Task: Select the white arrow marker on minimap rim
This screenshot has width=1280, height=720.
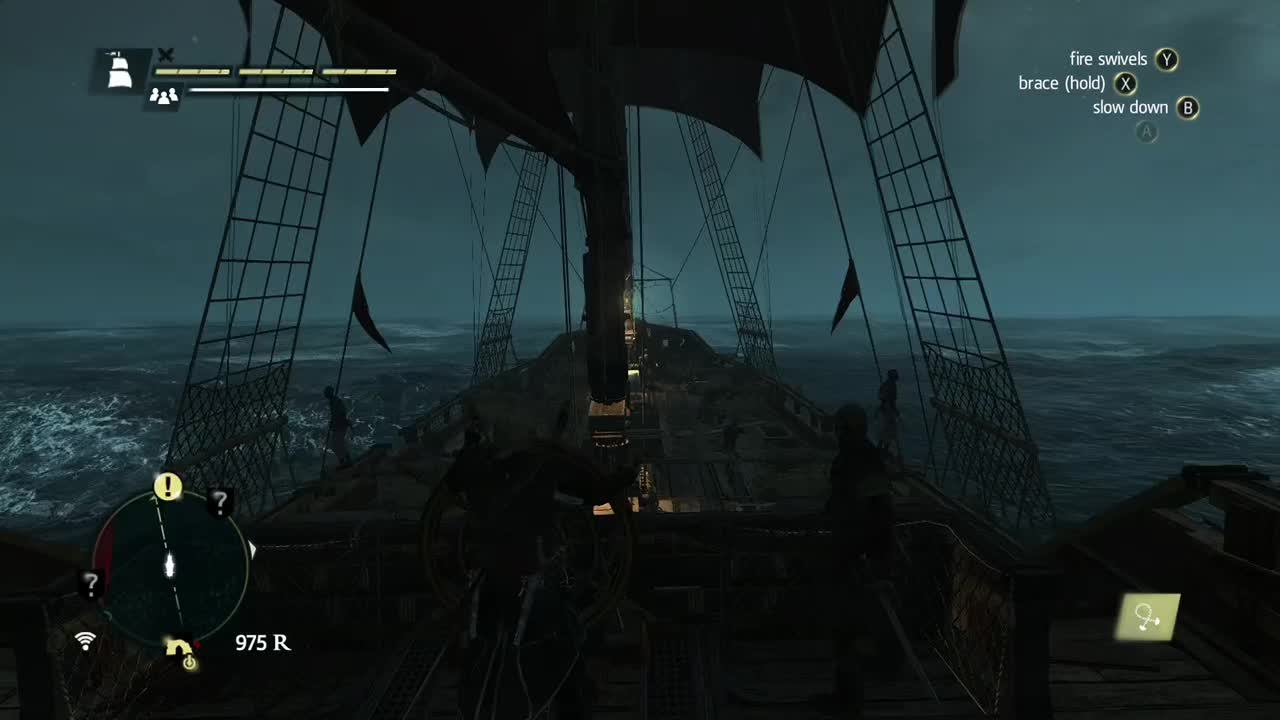Action: click(x=253, y=549)
